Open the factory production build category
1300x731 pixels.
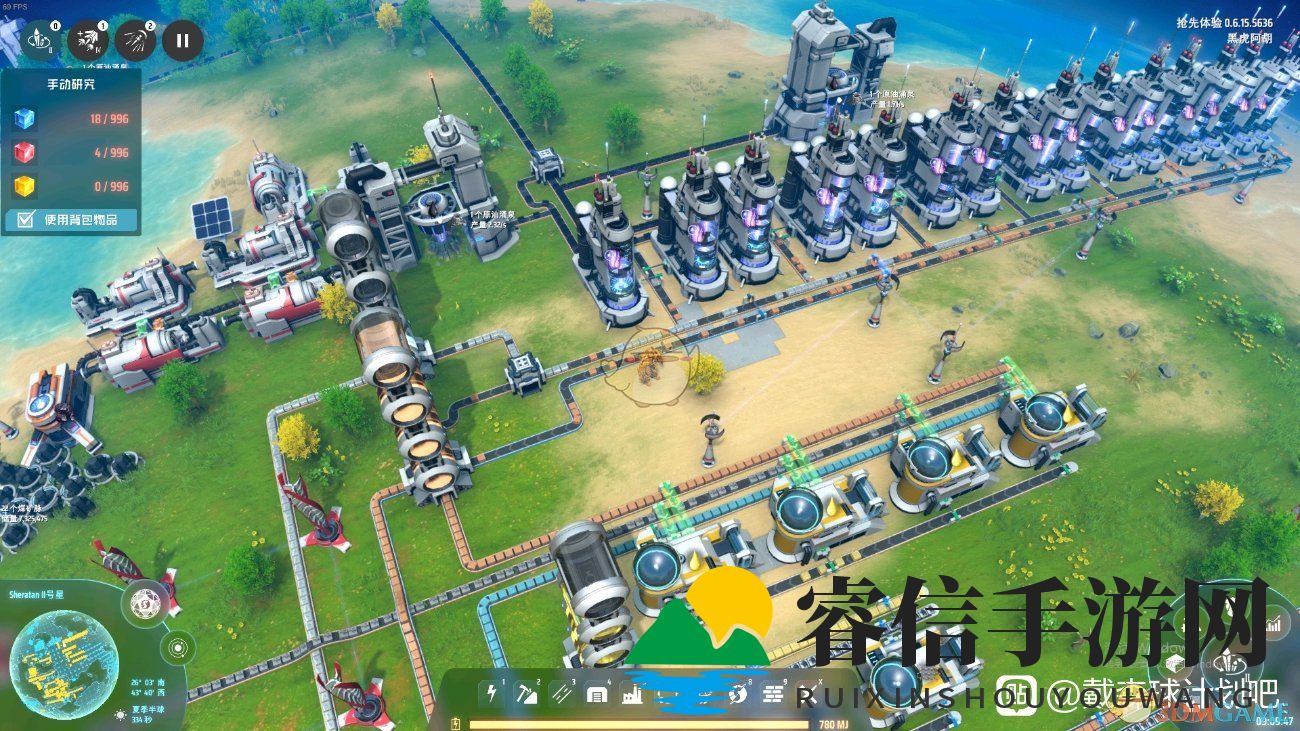pyautogui.click(x=632, y=693)
